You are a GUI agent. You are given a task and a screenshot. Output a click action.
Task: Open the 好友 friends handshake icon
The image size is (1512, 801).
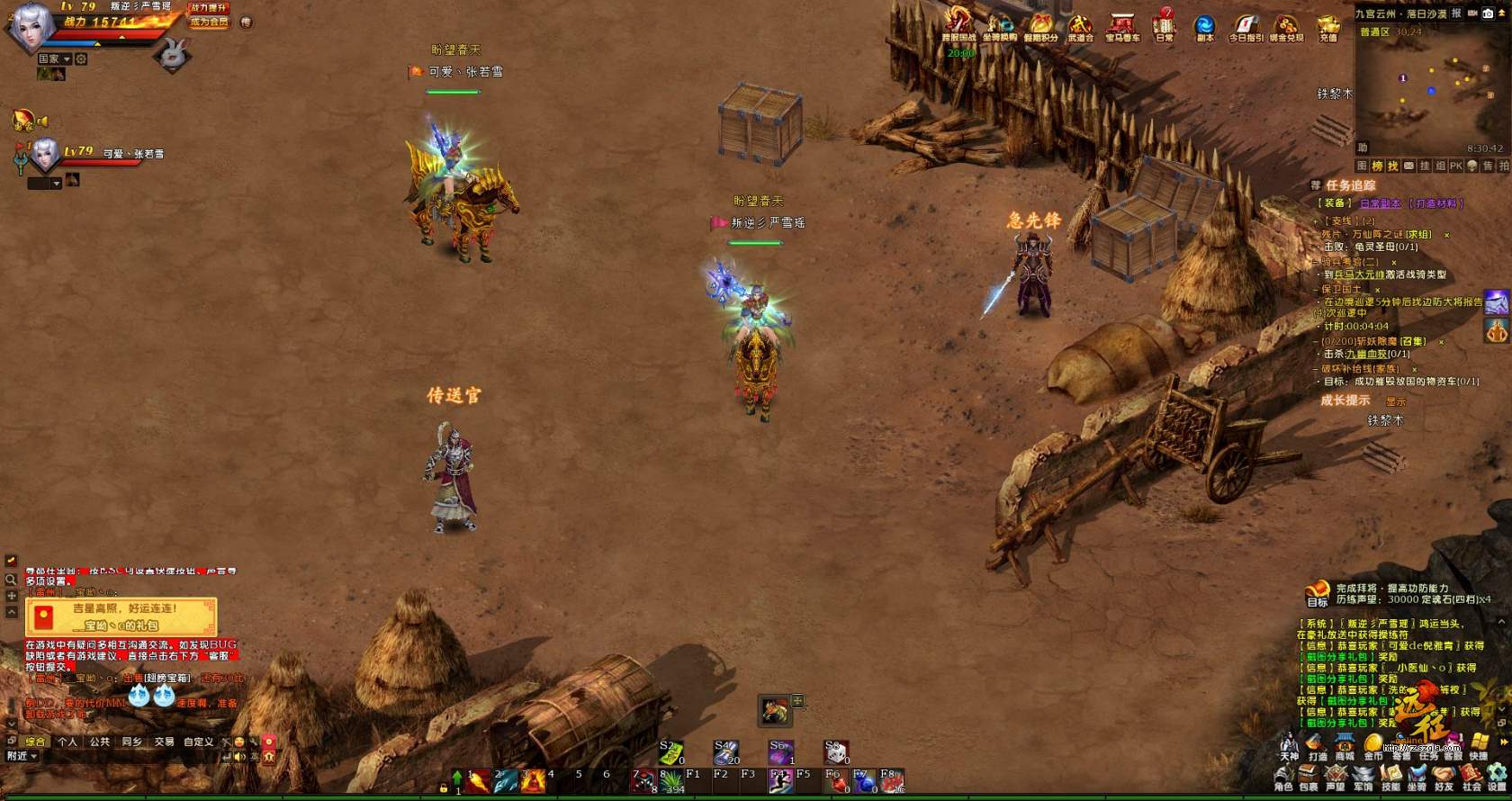pyautogui.click(x=1444, y=778)
